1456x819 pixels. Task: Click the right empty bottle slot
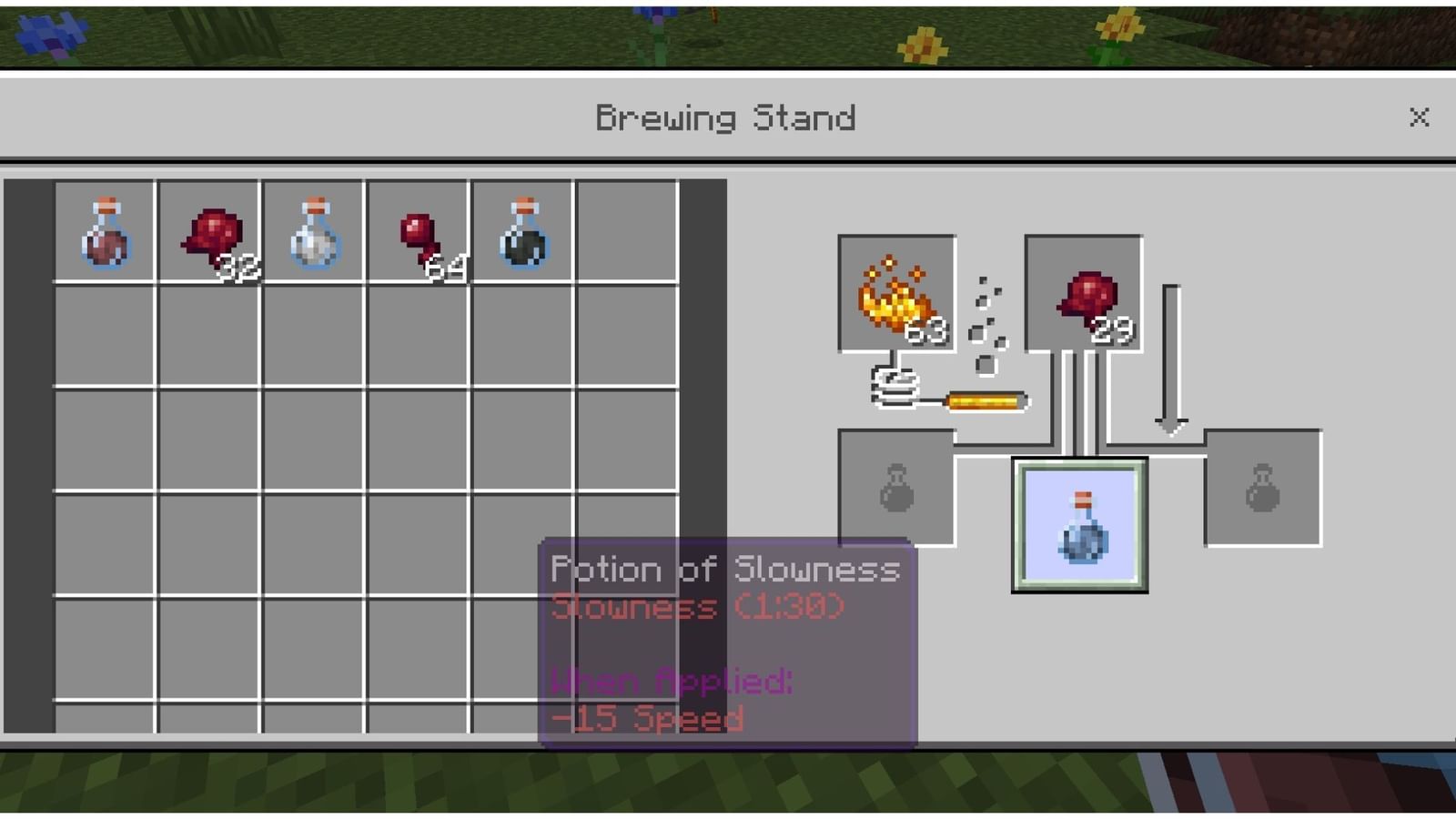click(1262, 485)
